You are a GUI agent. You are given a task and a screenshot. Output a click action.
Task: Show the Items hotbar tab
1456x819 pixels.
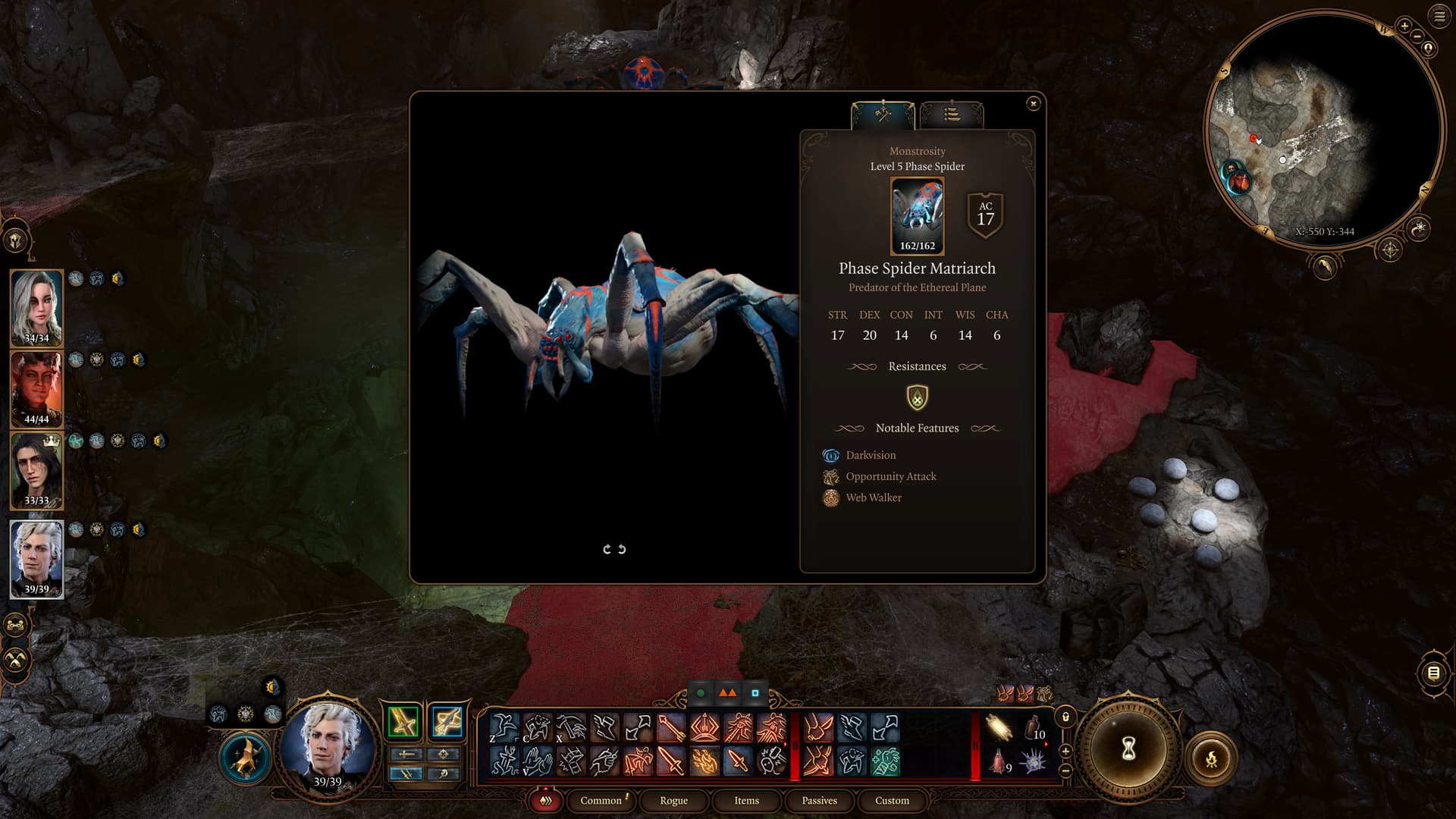click(746, 800)
